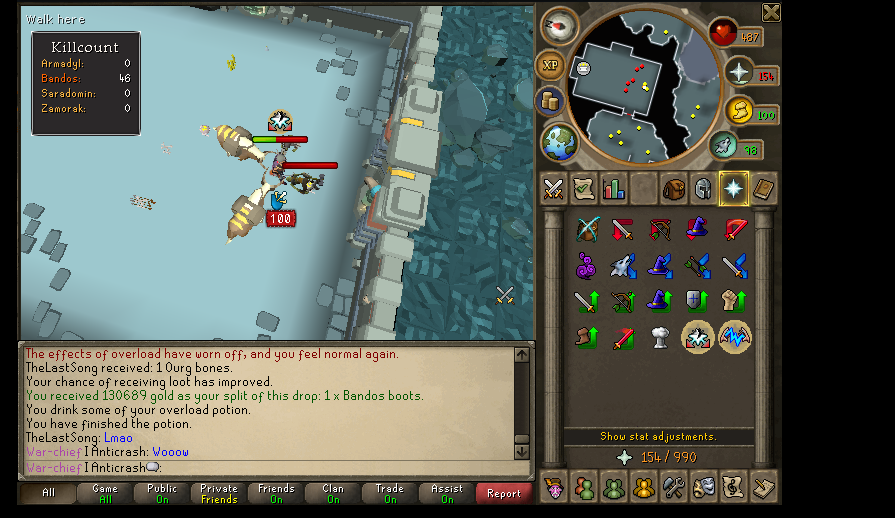
Task: Toggle the XP counter button
Action: click(550, 66)
